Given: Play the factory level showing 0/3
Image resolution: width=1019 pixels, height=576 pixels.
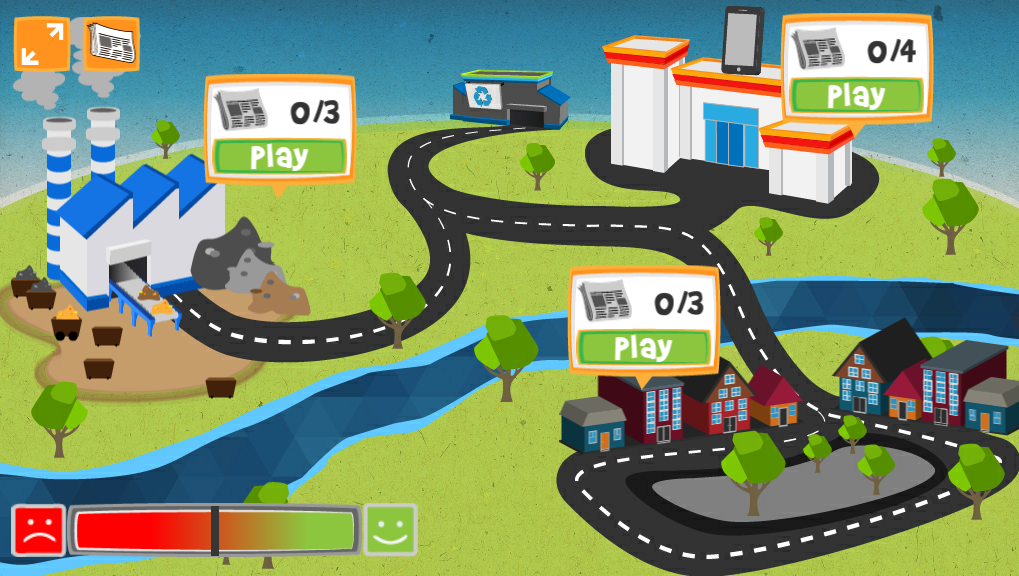Looking at the screenshot, I should (x=279, y=157).
